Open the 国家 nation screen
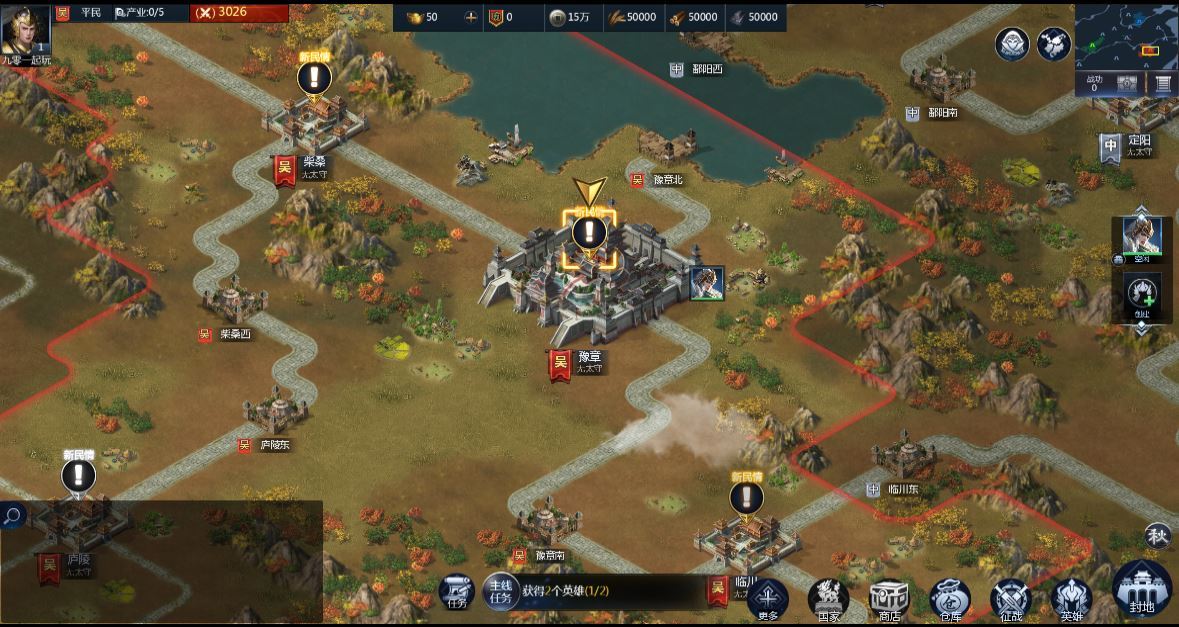 pyautogui.click(x=828, y=599)
